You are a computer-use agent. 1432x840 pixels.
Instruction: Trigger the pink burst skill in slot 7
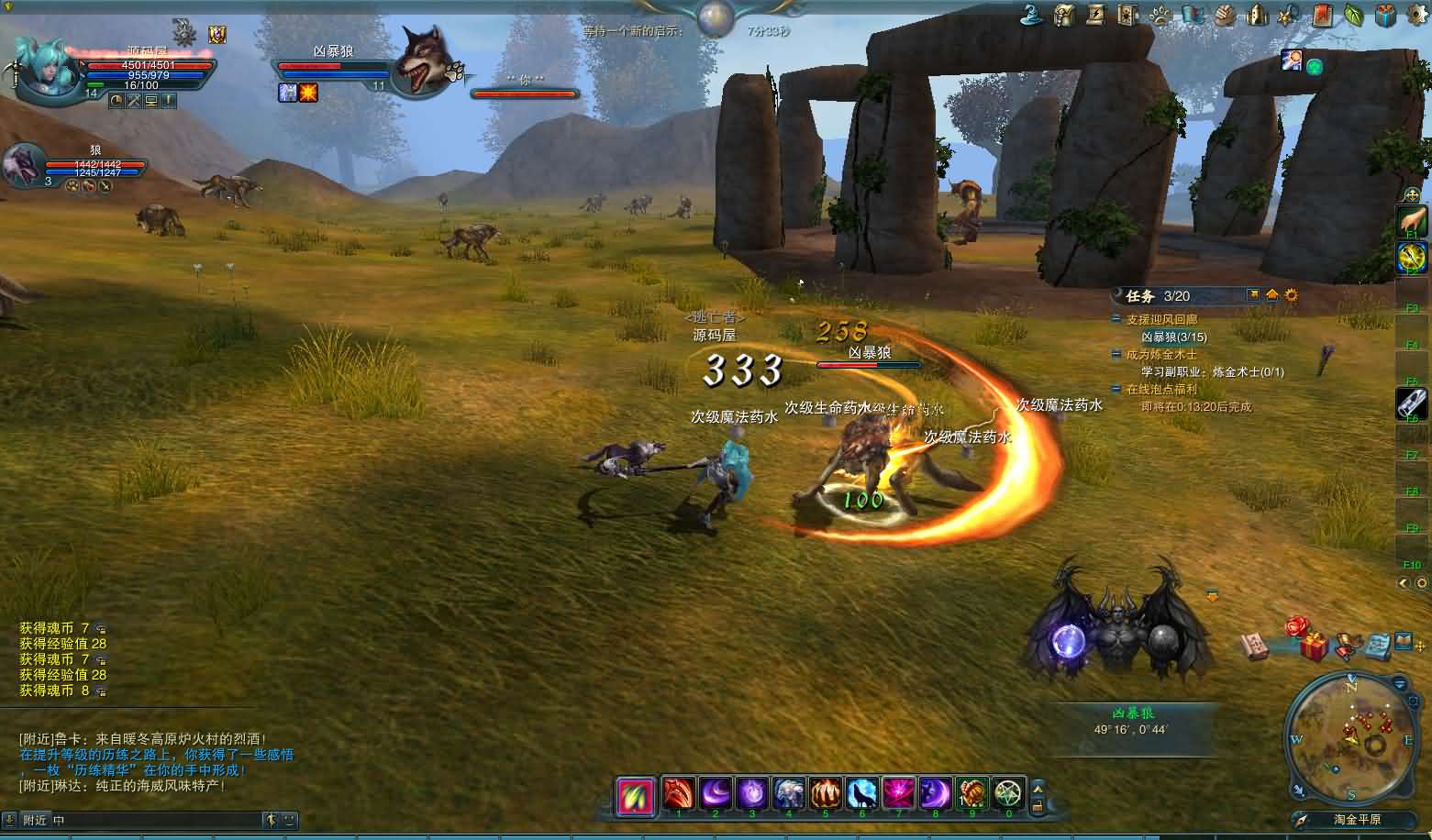coord(899,793)
